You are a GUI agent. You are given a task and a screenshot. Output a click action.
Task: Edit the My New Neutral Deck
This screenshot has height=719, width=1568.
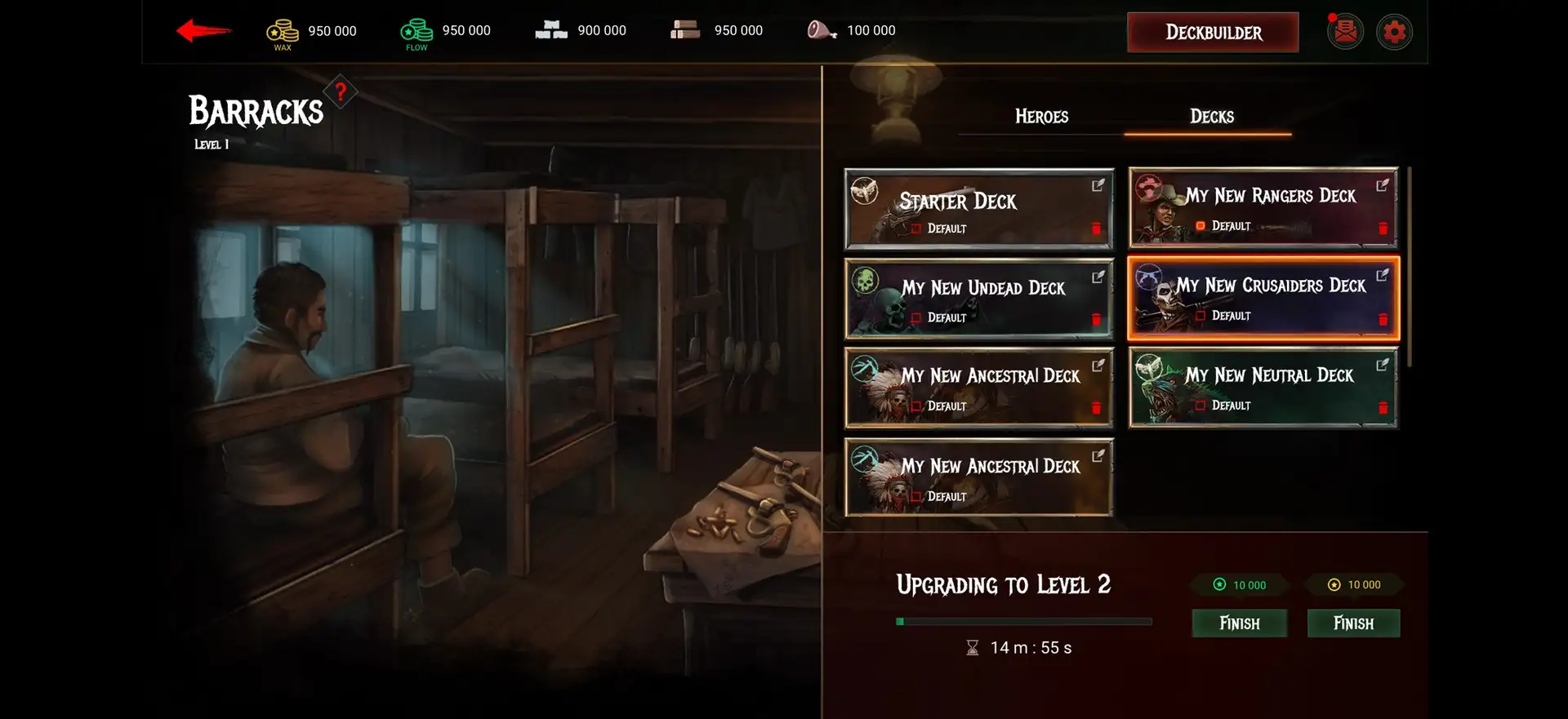click(x=1382, y=365)
